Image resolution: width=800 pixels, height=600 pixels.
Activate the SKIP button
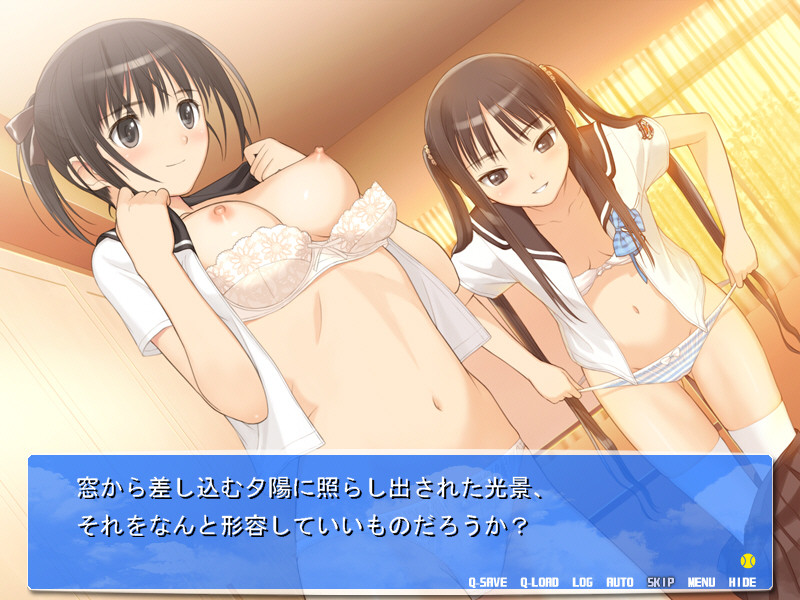(x=660, y=581)
